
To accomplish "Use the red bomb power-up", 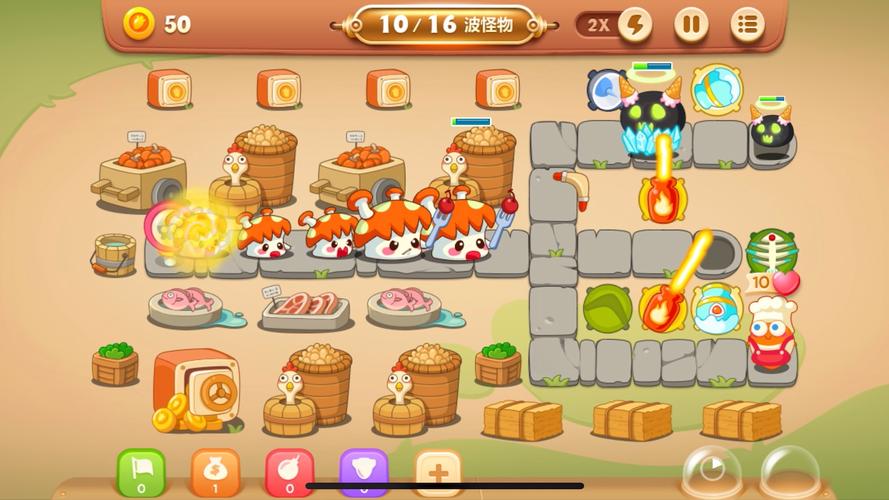I will coord(289,471).
